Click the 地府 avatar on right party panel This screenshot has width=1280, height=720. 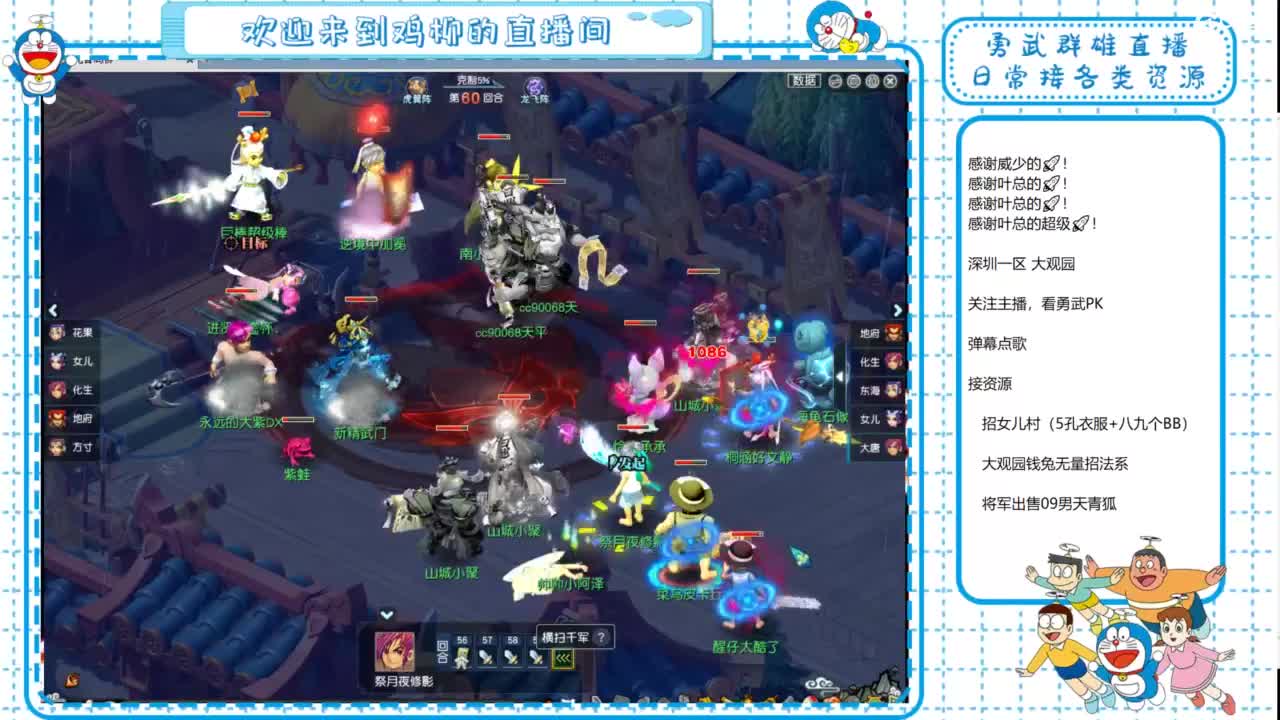892,332
